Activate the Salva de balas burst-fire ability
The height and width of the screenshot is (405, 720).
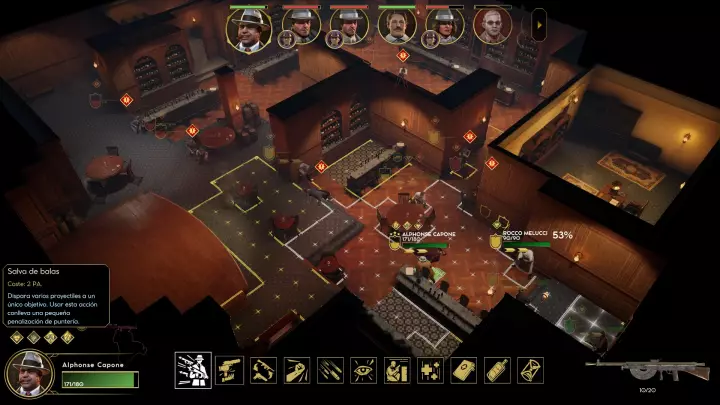[192, 369]
